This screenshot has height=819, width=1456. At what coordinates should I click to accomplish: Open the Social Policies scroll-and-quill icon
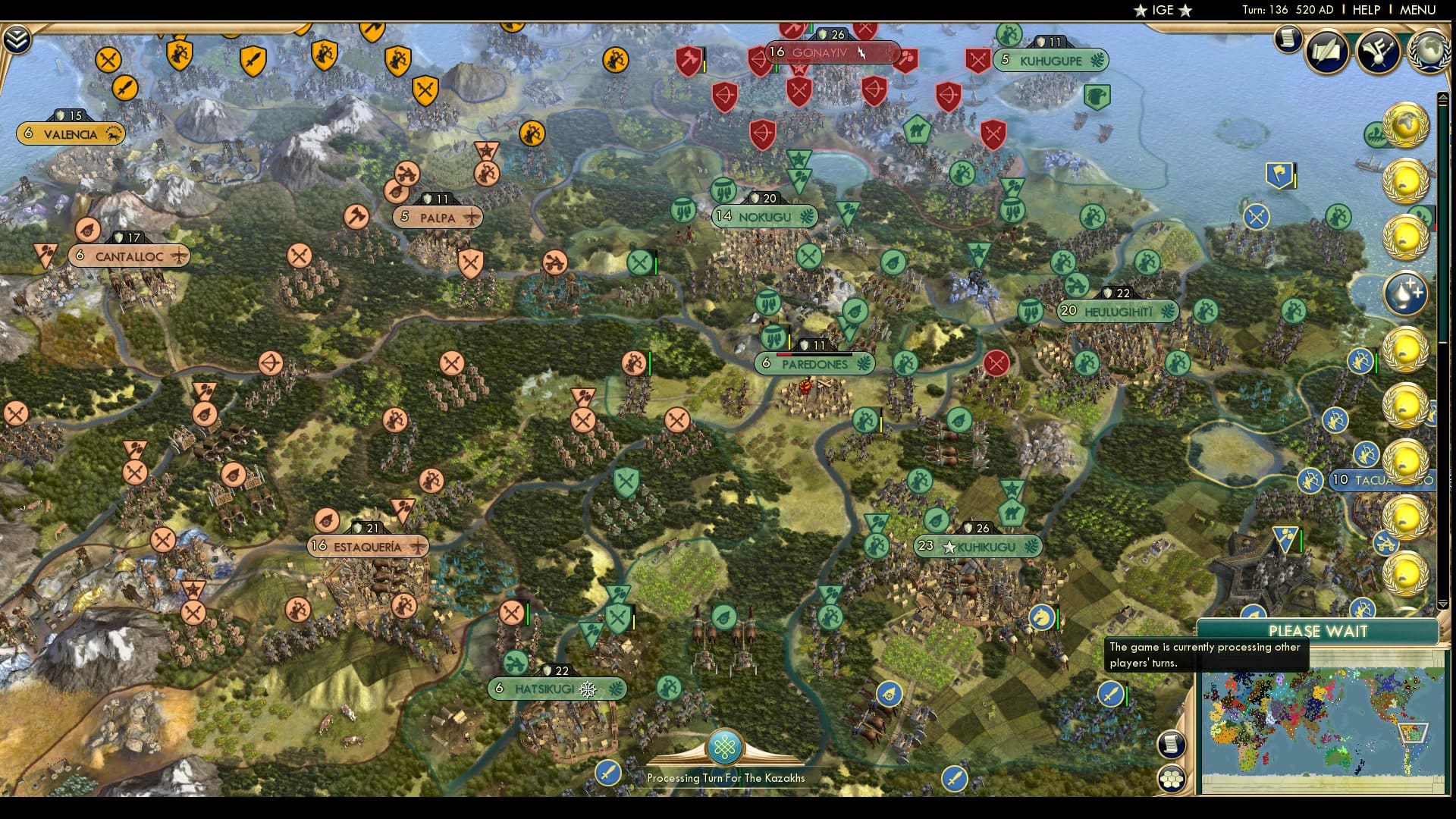1326,51
